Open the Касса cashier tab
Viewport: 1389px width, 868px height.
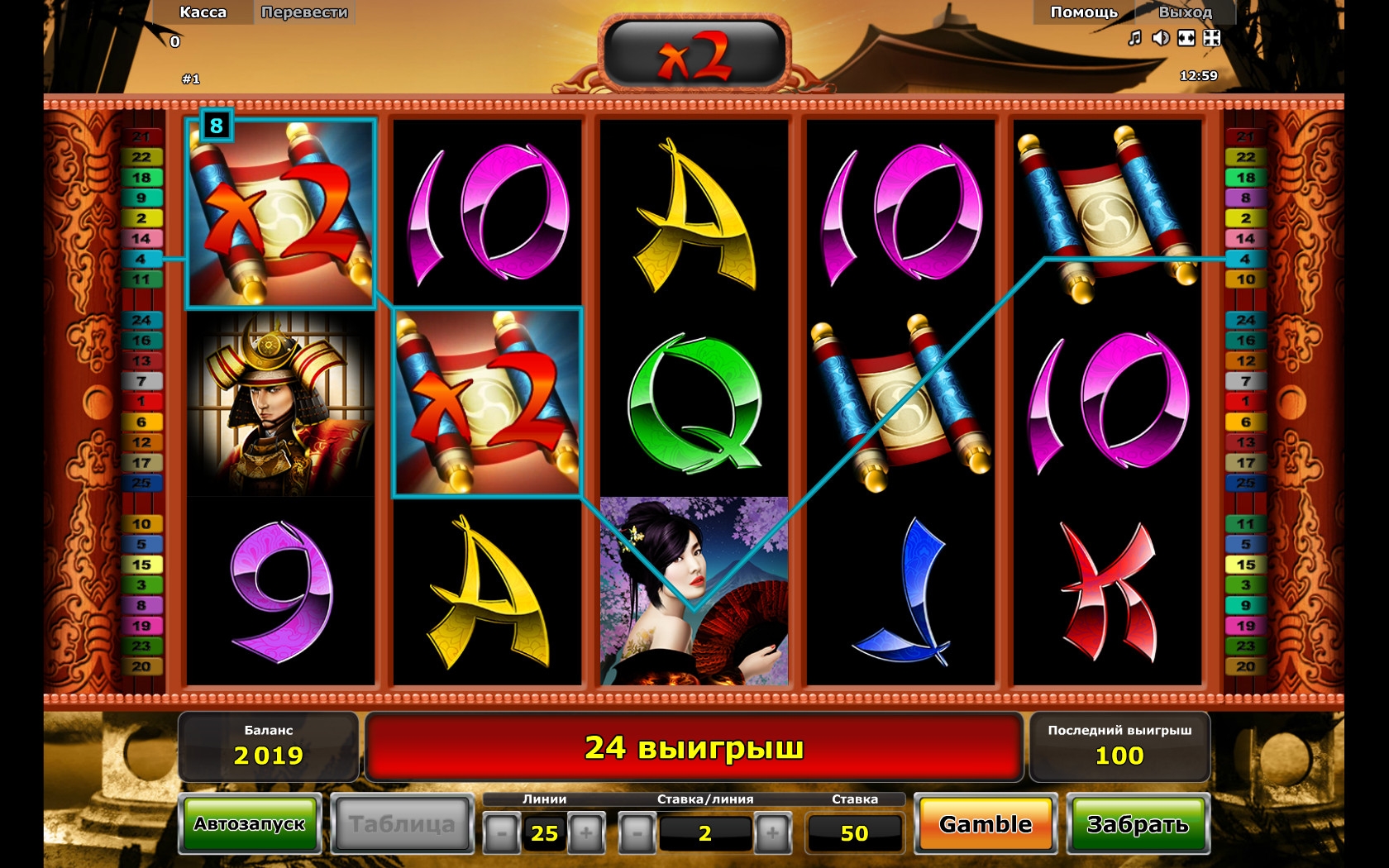click(x=203, y=12)
